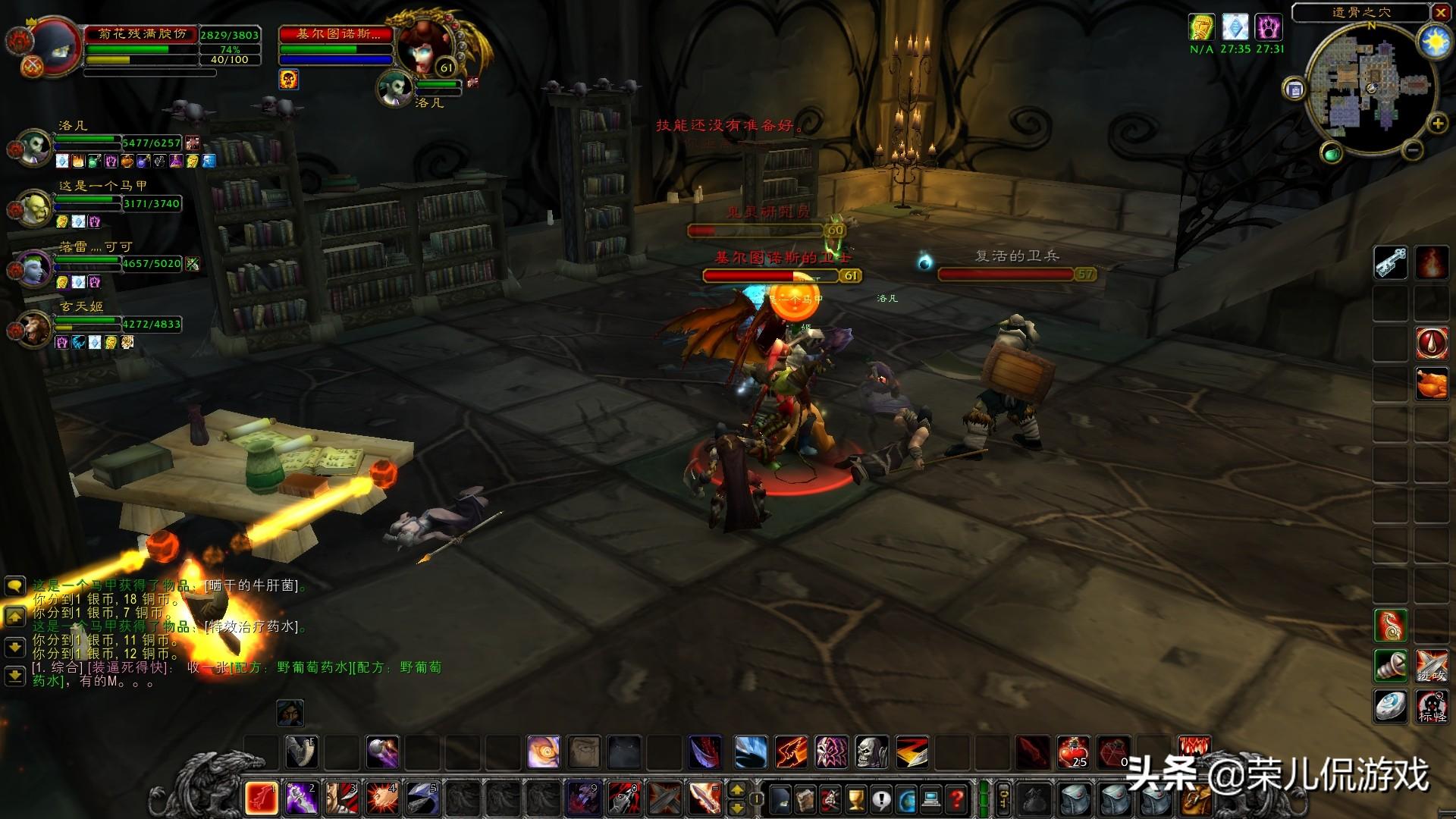Select party member 玄天姬 portrait
This screenshot has height=819, width=1456.
[34, 328]
